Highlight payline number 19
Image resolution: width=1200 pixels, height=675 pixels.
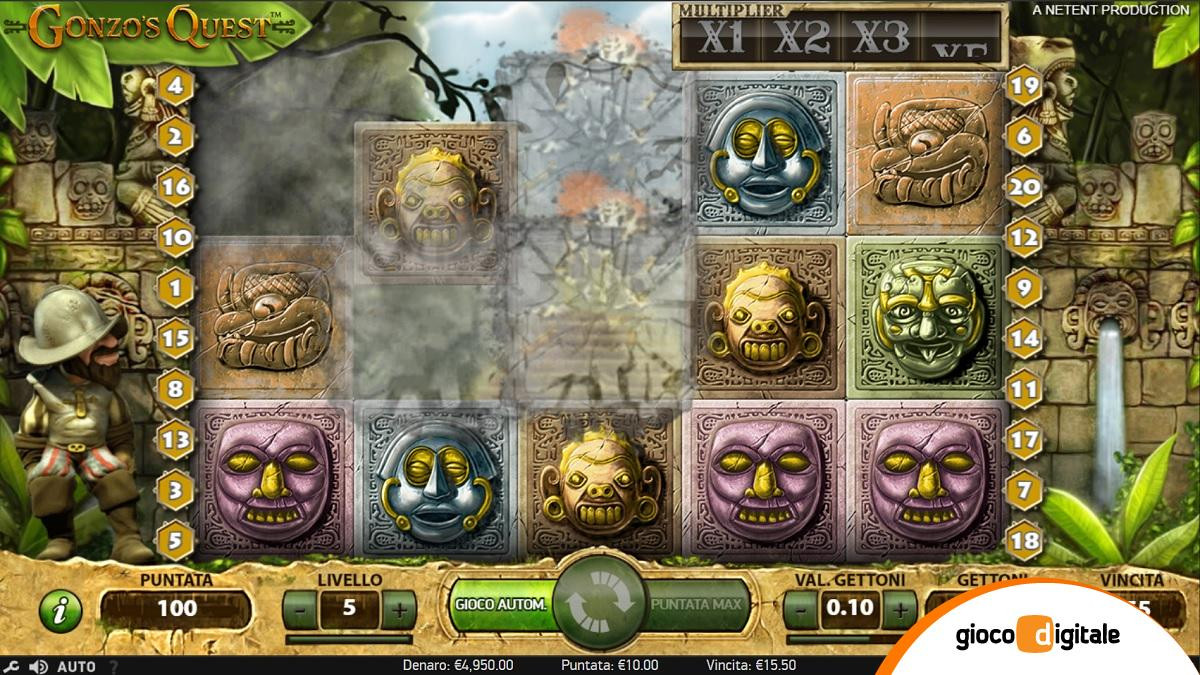click(1022, 85)
